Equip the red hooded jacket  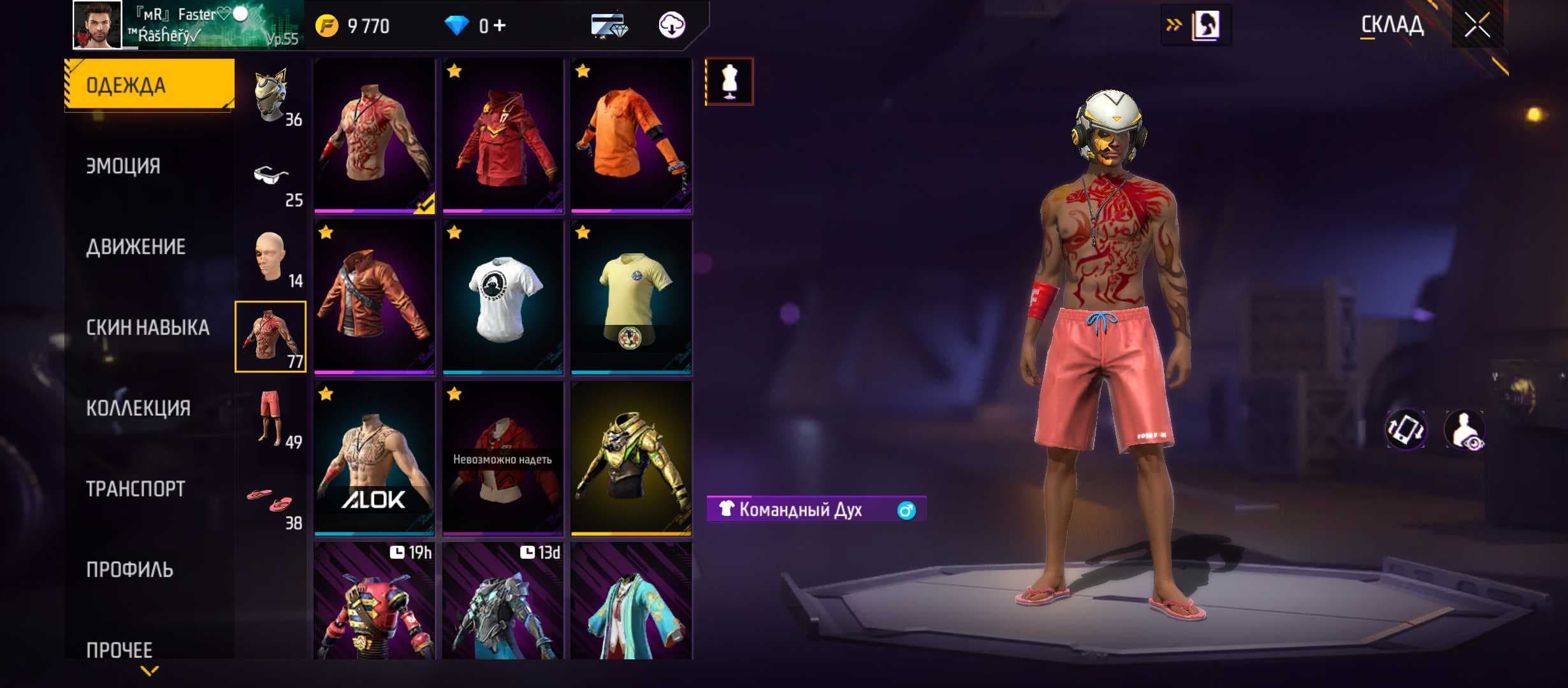[503, 136]
